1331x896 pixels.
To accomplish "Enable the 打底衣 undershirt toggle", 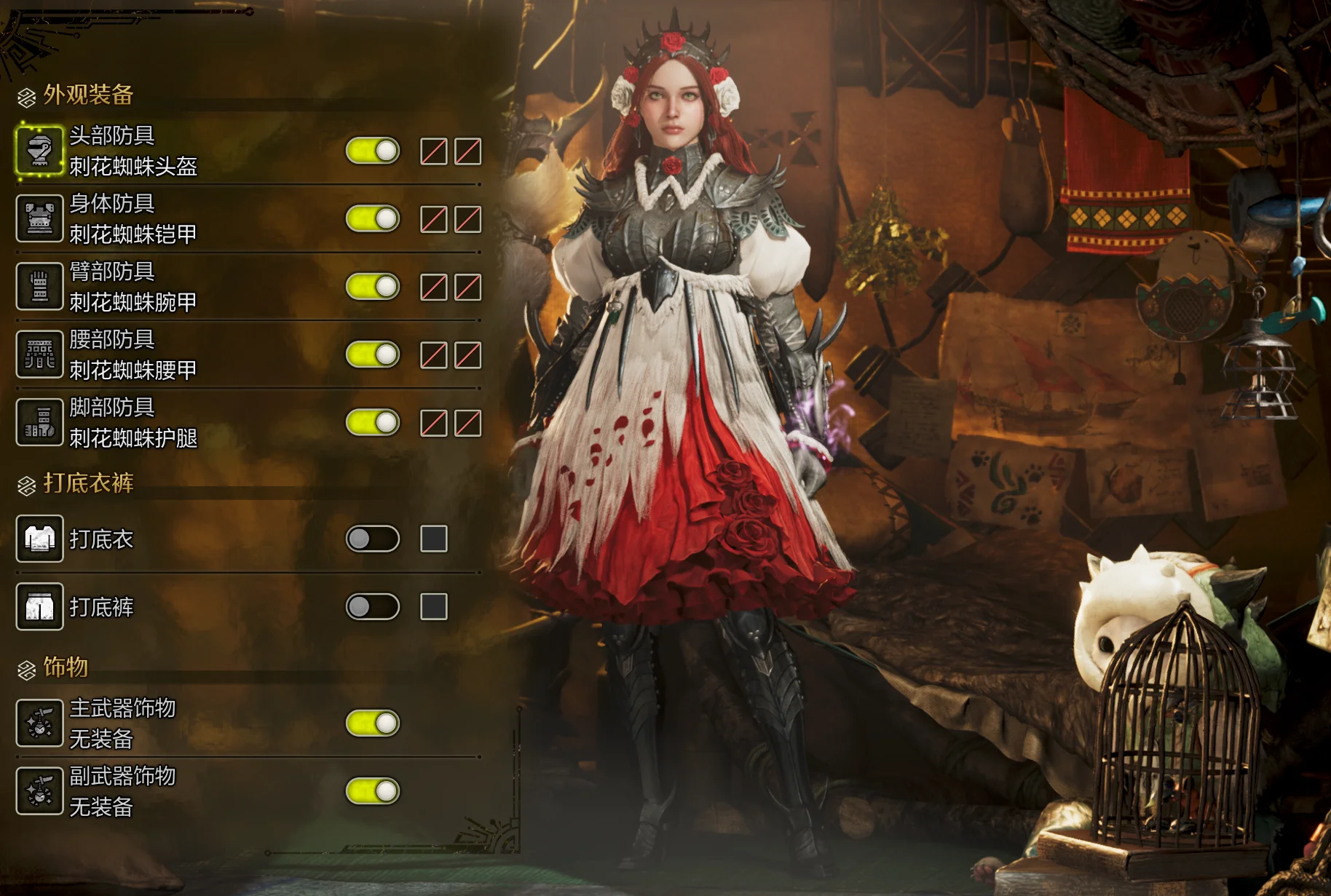I will [x=373, y=539].
